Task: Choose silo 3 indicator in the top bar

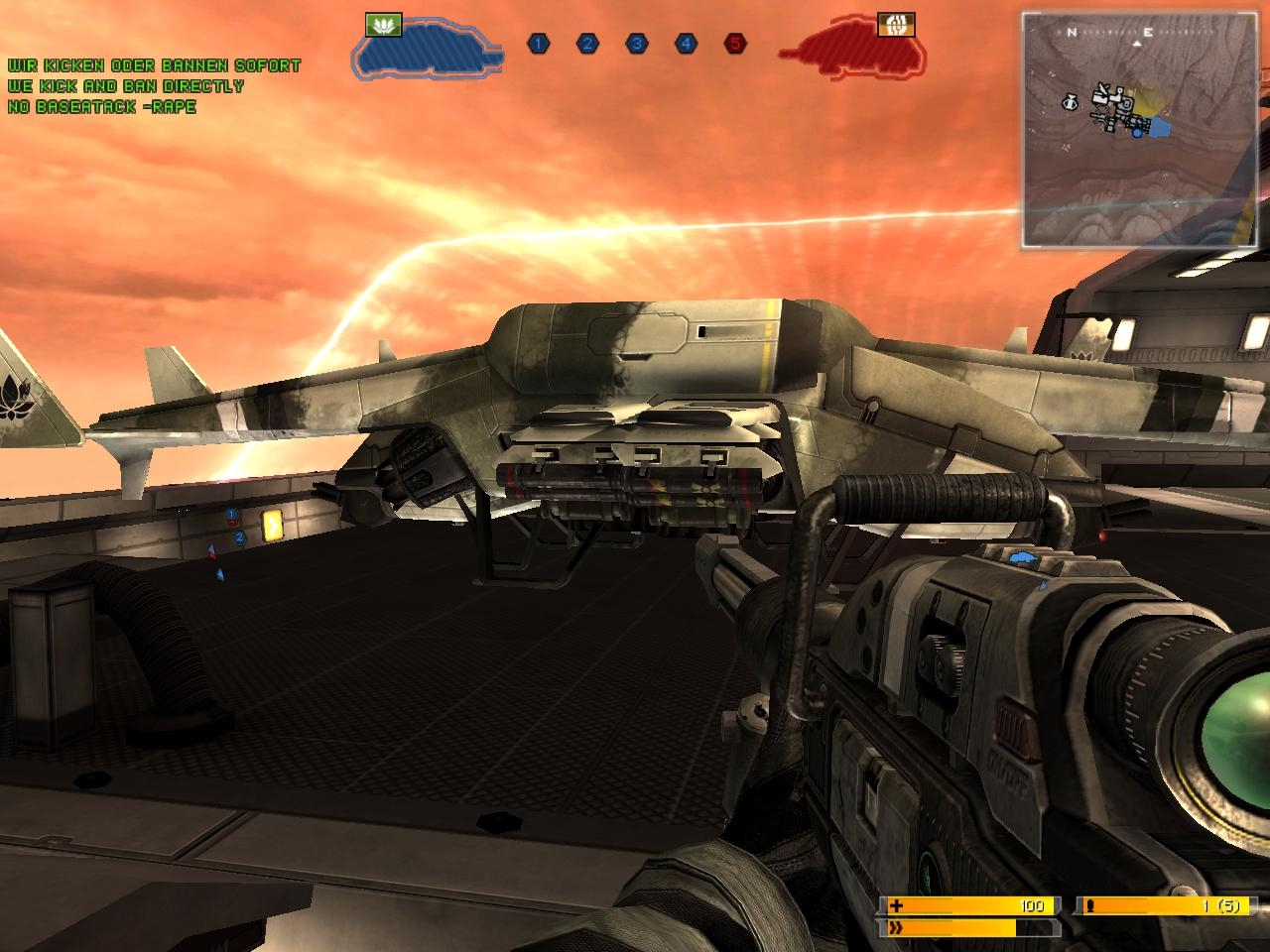Action: click(636, 44)
